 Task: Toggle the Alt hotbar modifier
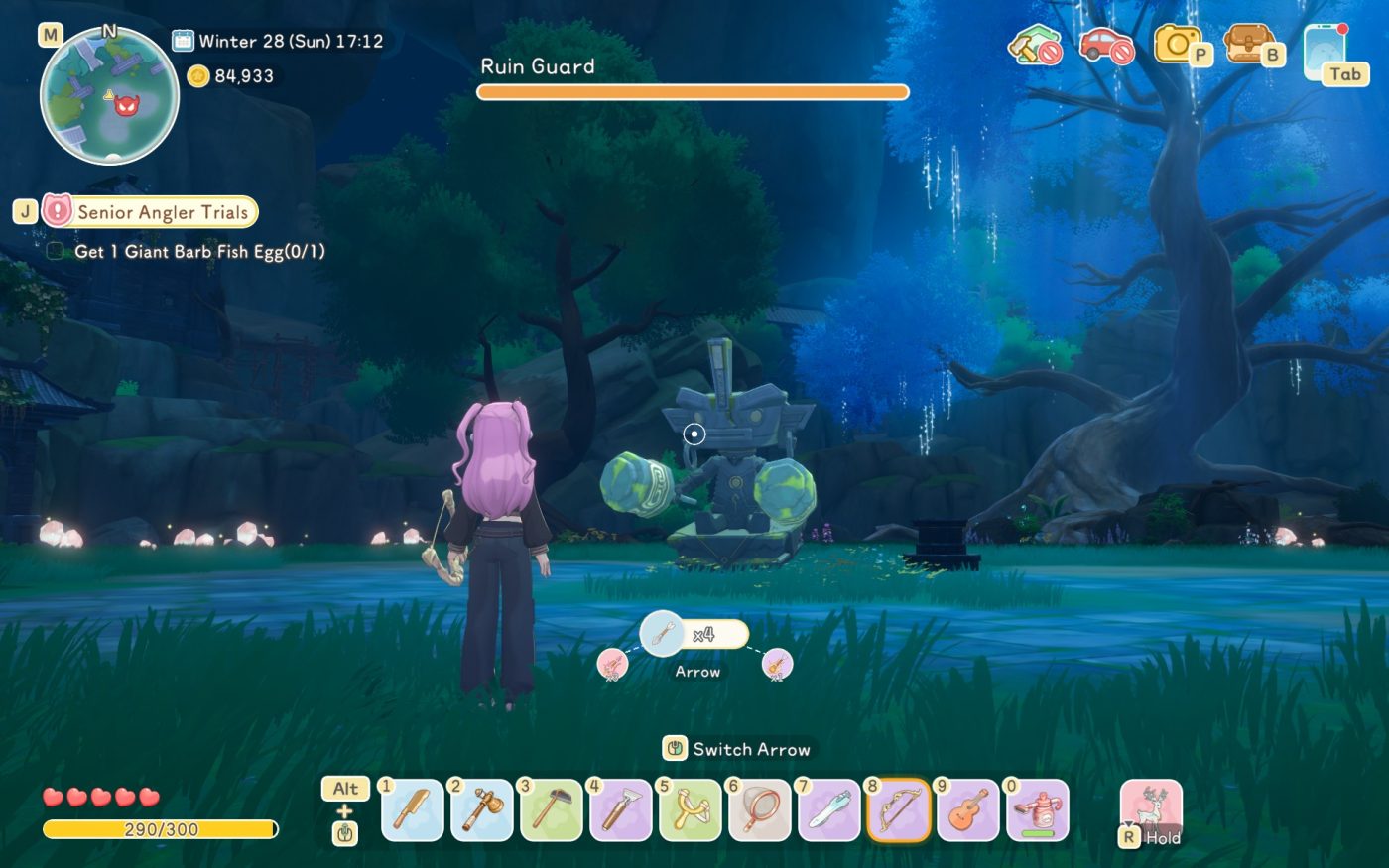pos(344,789)
